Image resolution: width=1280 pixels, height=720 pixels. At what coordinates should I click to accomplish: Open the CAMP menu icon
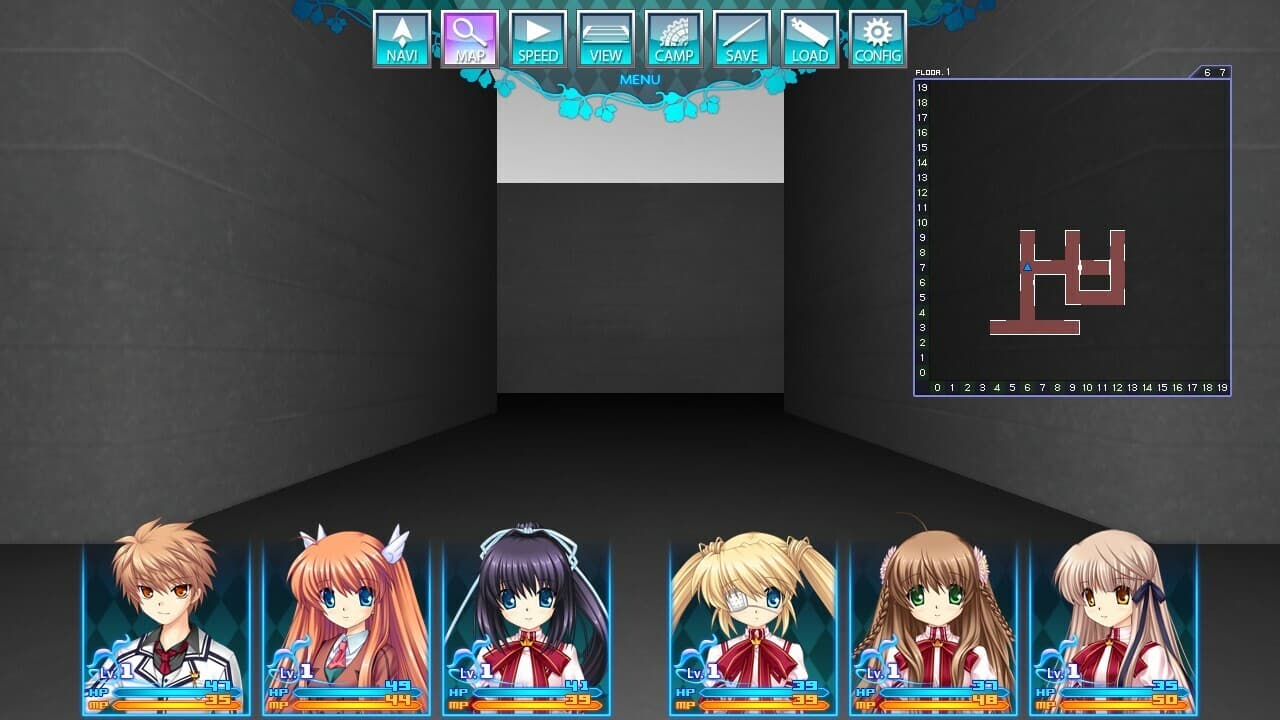point(673,38)
